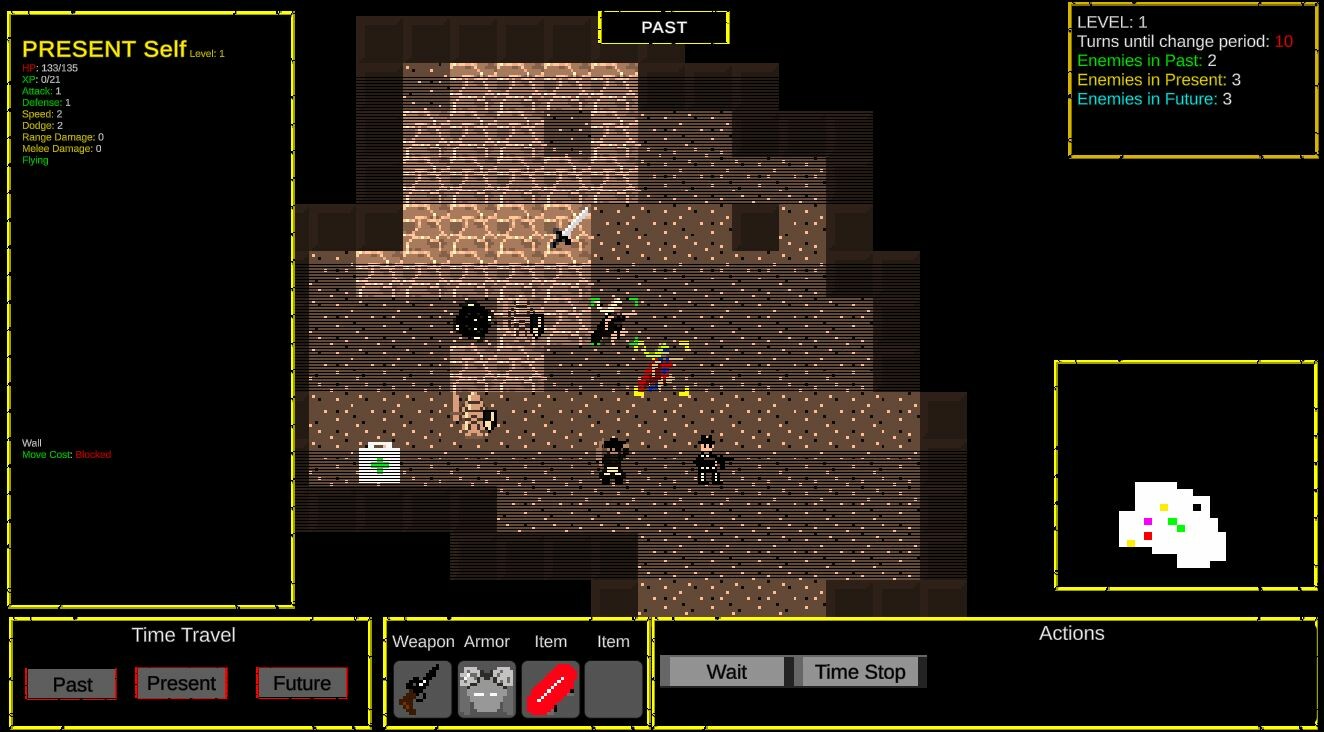Image resolution: width=1324 pixels, height=732 pixels.
Task: Click the PAST banner at the top
Action: point(663,27)
